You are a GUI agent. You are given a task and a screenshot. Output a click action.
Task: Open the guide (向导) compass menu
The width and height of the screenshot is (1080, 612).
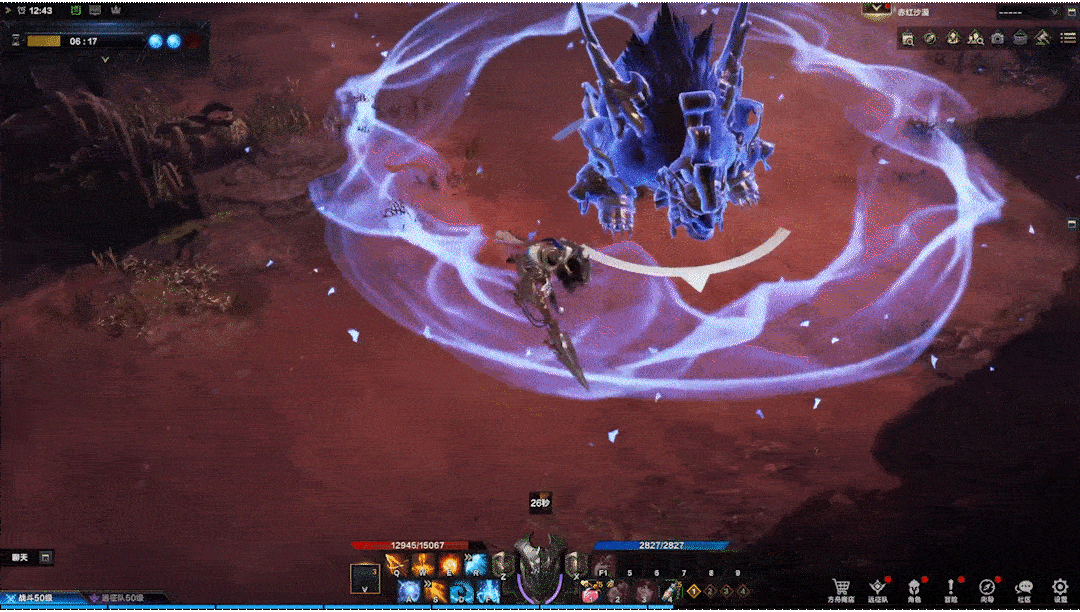tap(987, 587)
